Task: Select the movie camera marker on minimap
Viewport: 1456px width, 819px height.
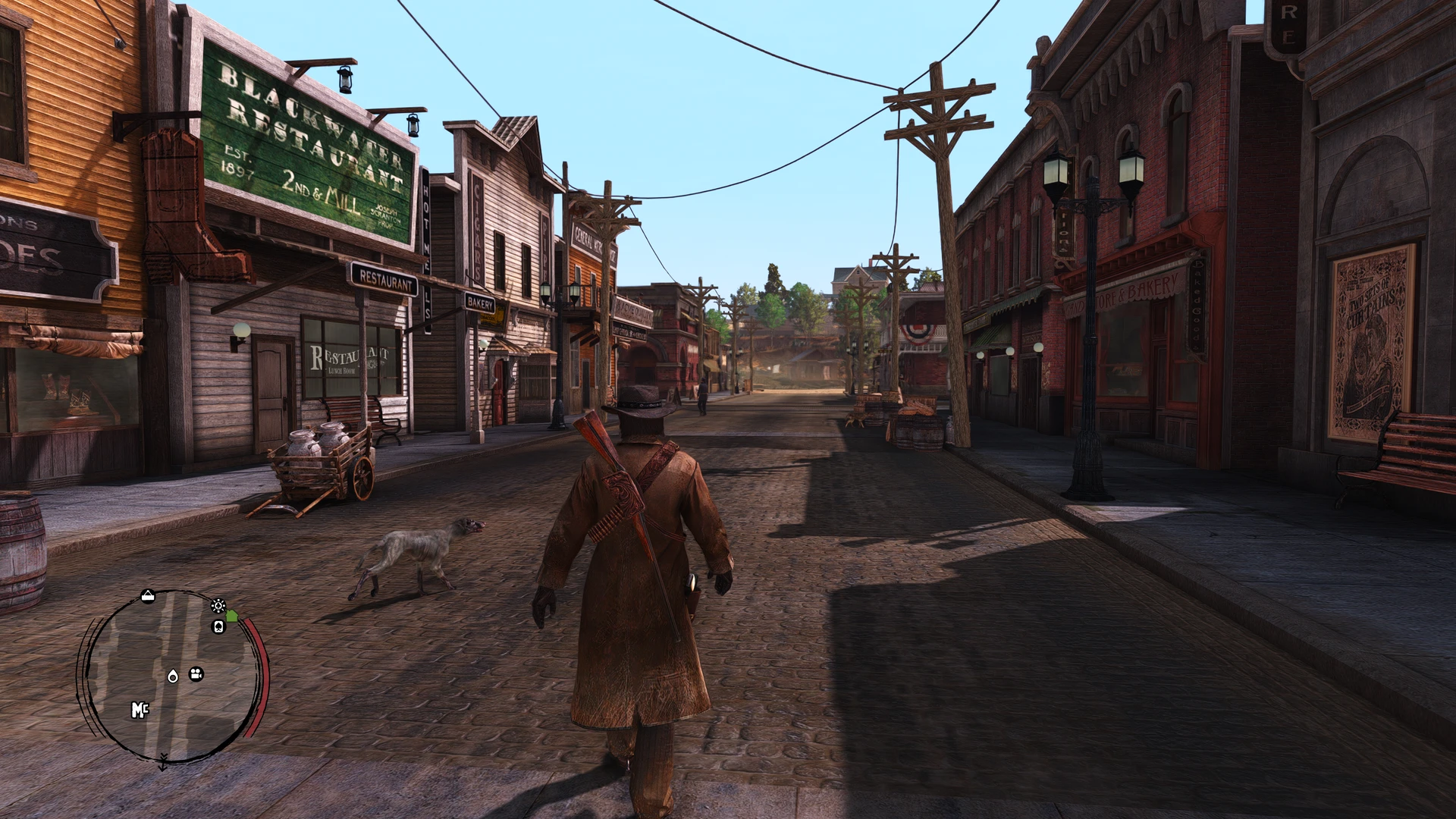Action: (196, 674)
